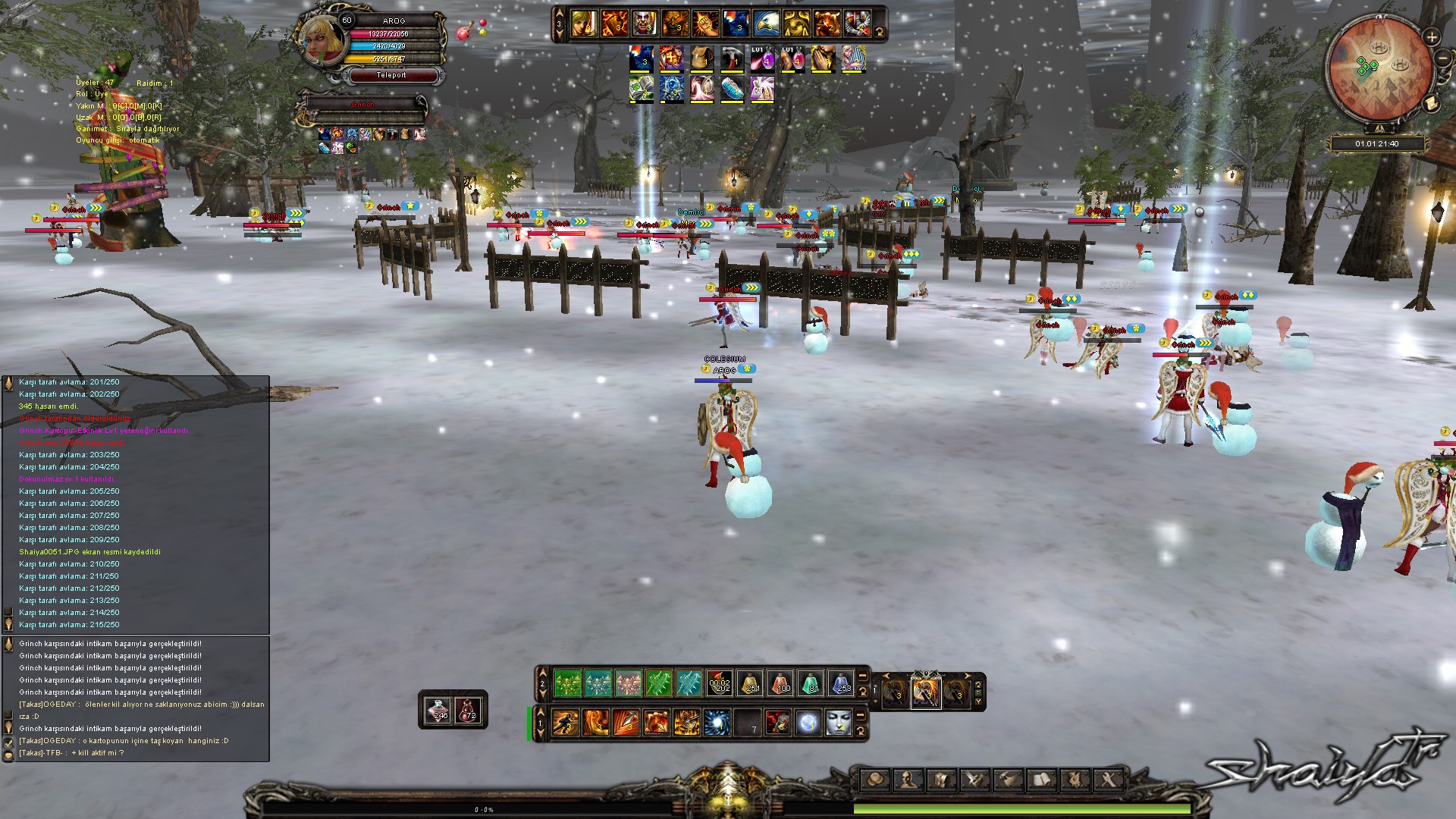
Task: Use the red pouch item with 72 count
Action: pos(468,710)
